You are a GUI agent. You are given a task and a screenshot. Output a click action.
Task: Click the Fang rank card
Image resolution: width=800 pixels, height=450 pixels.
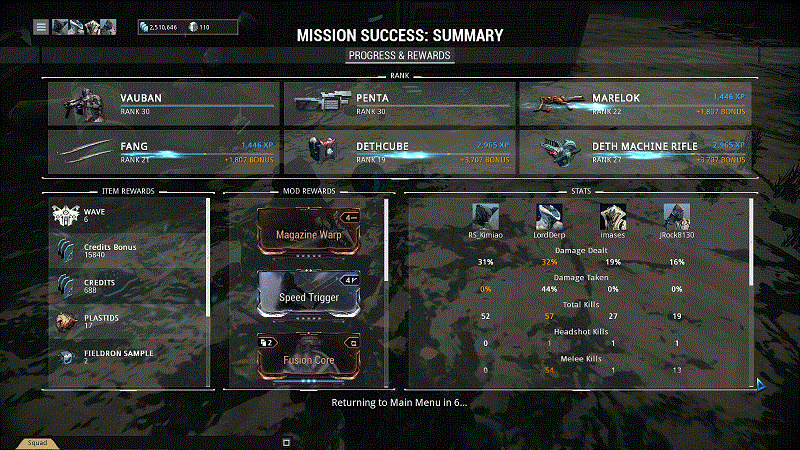coord(162,151)
